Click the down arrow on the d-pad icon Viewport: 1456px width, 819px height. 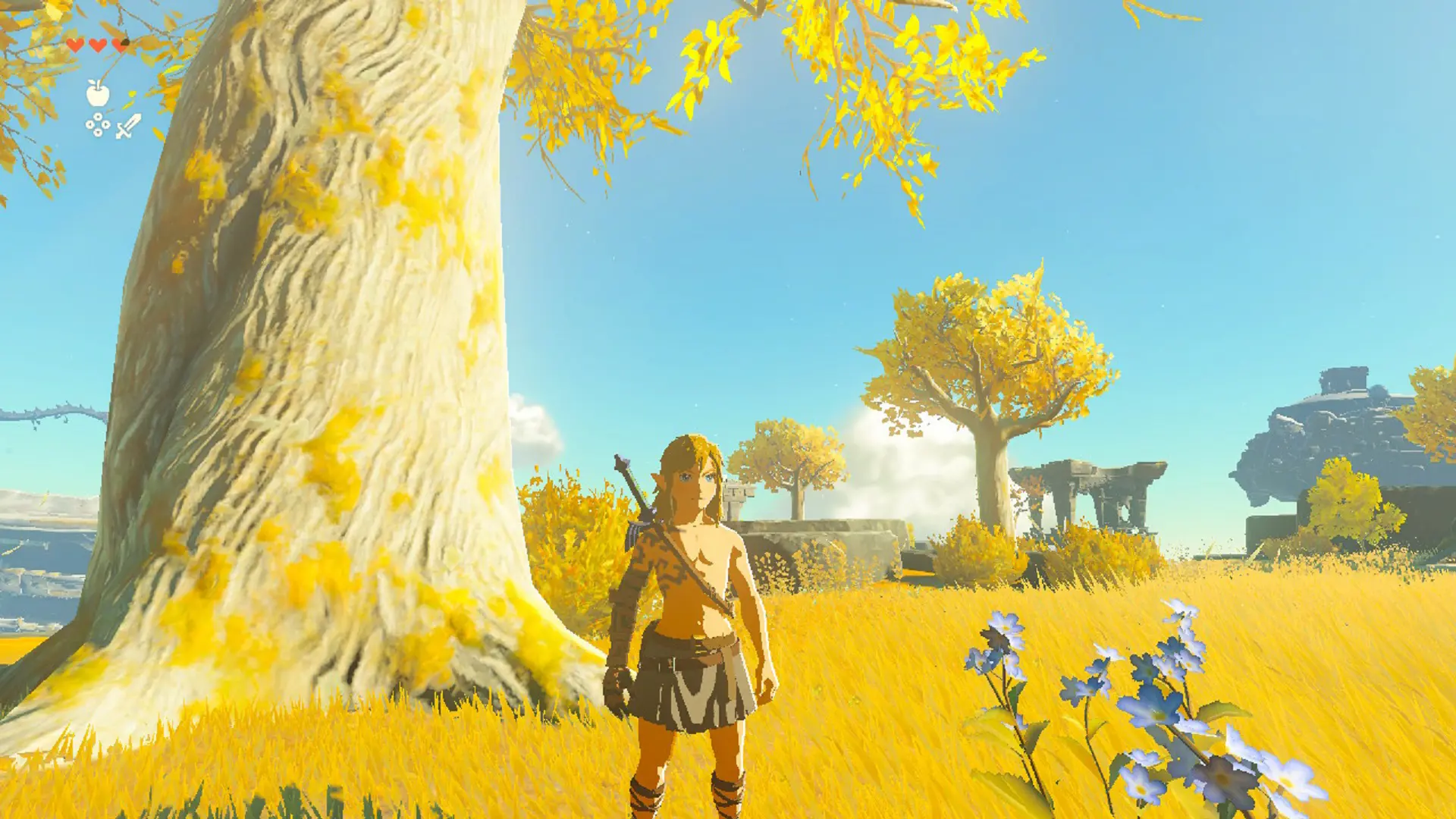[99, 133]
